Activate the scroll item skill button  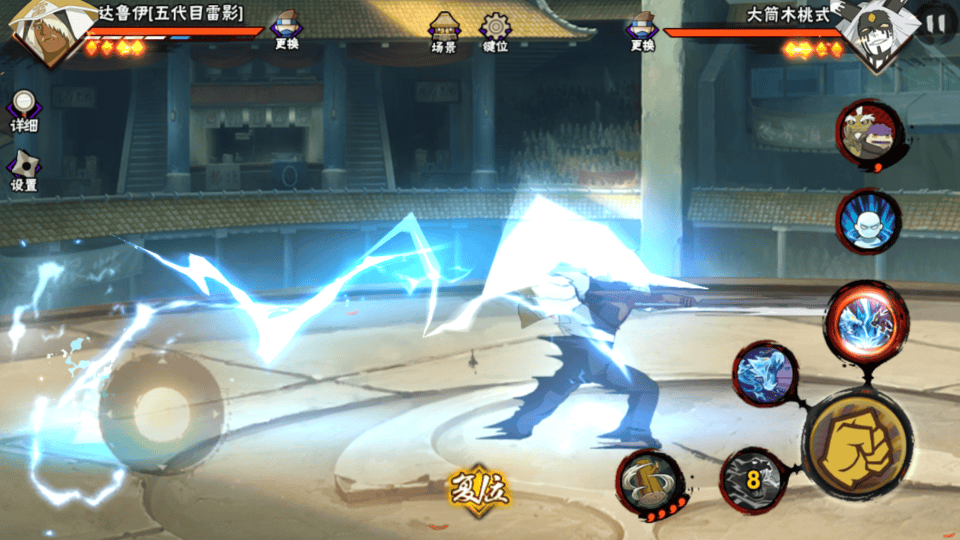[x=650, y=481]
